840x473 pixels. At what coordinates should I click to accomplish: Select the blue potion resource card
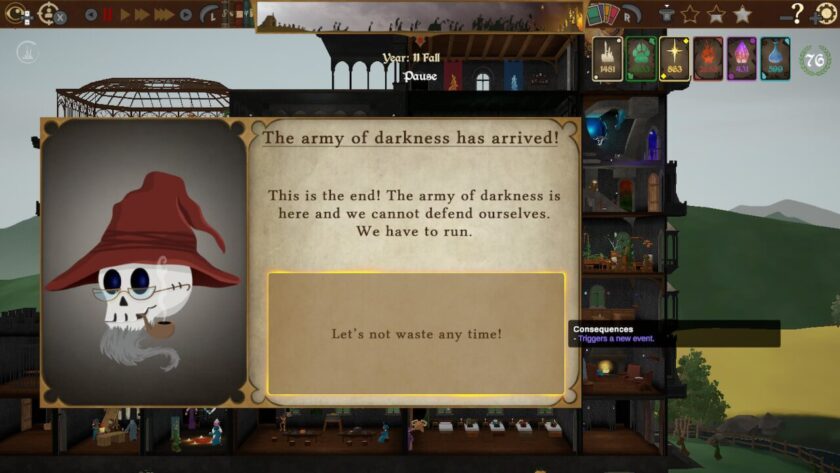[x=775, y=59]
